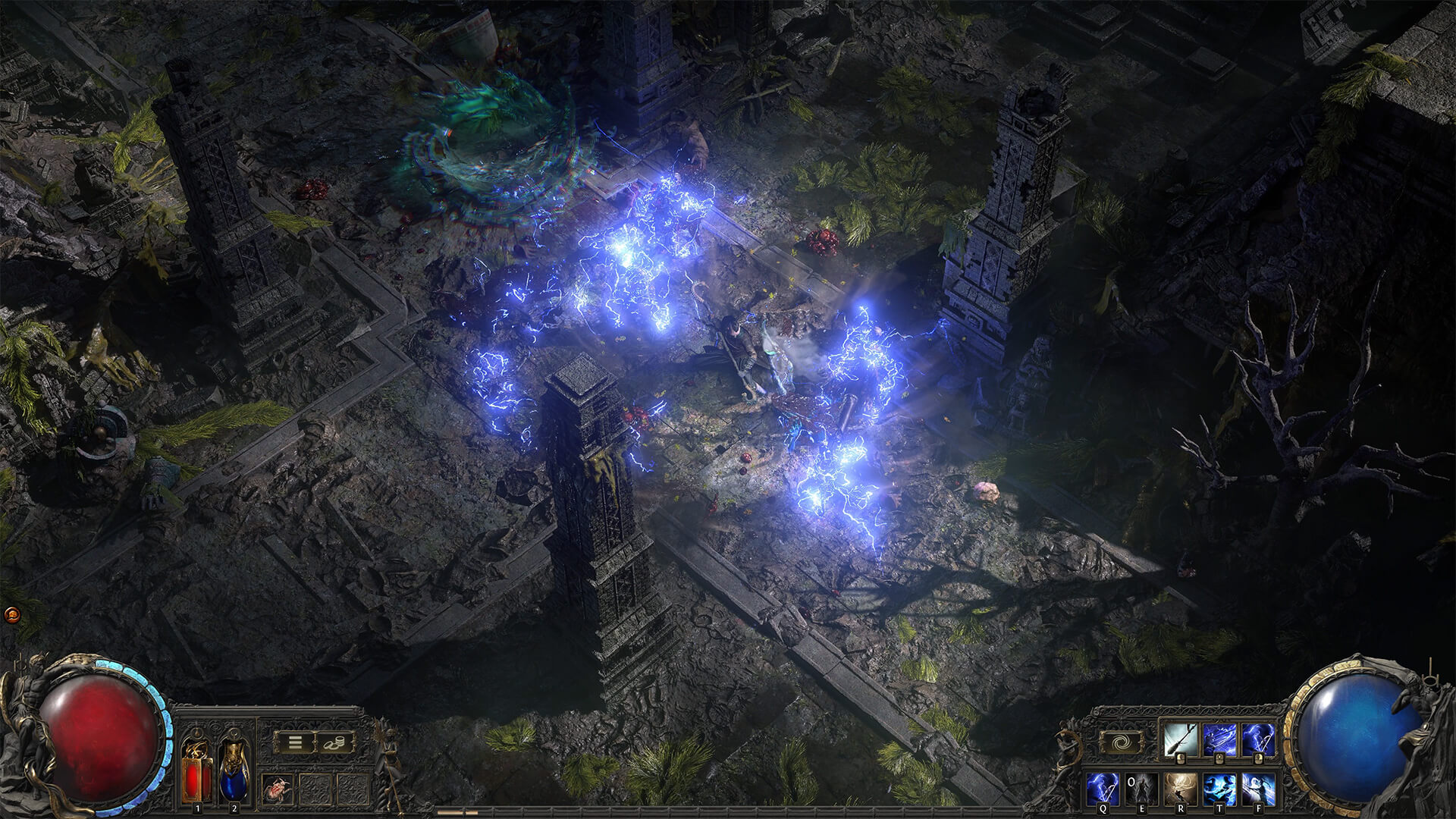Open the main menu hamburger button
The height and width of the screenshot is (819, 1456).
294,742
